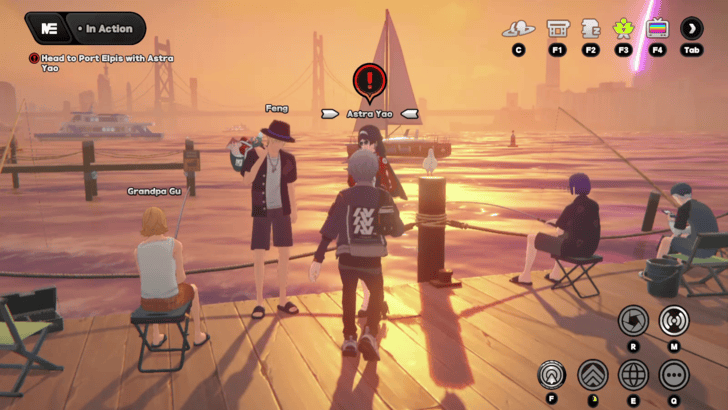The width and height of the screenshot is (728, 410).
Task: Expand the top bar with the arrow button
Action: [691, 29]
